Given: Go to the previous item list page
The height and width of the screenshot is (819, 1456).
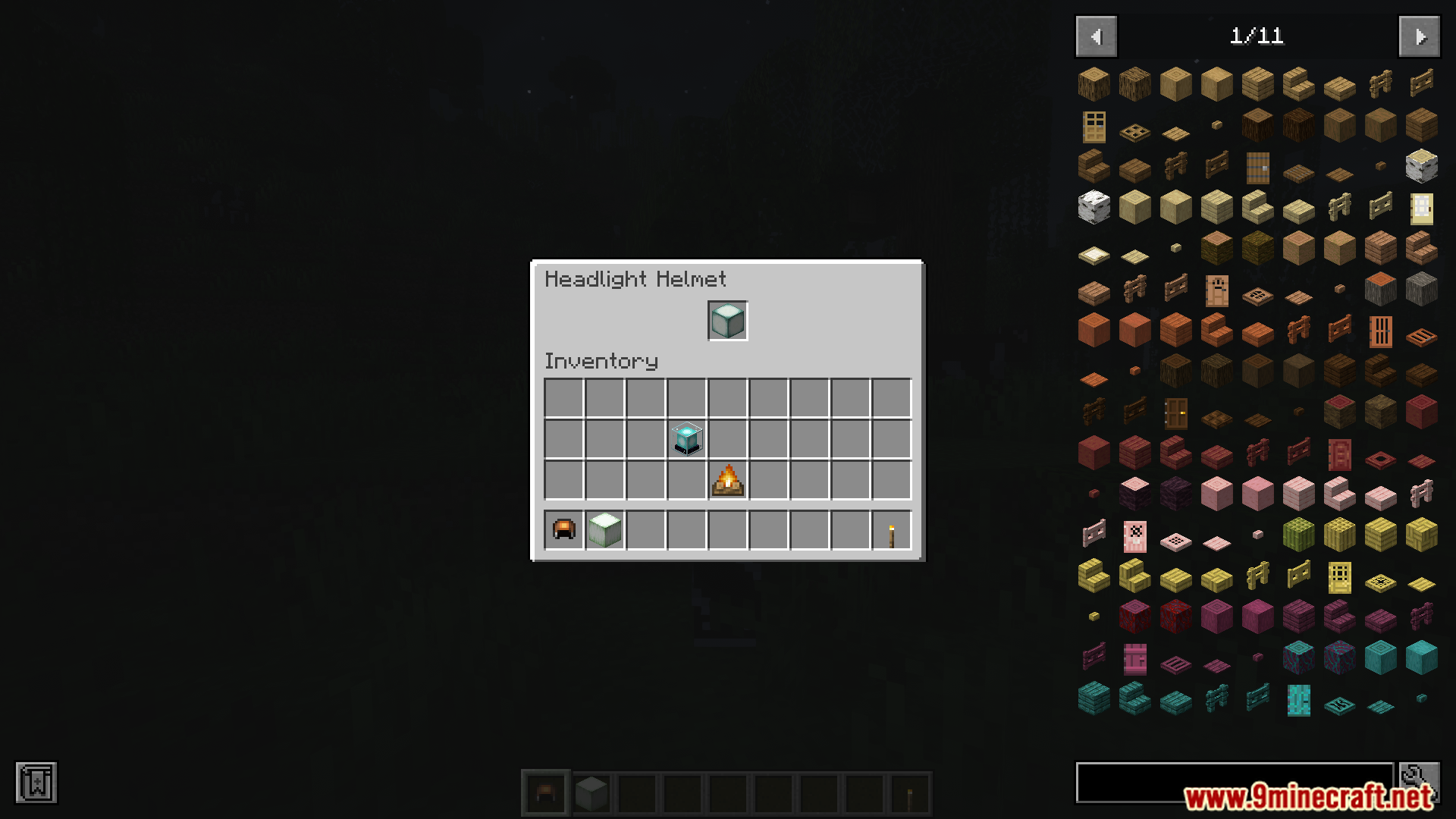Looking at the screenshot, I should pos(1096,36).
